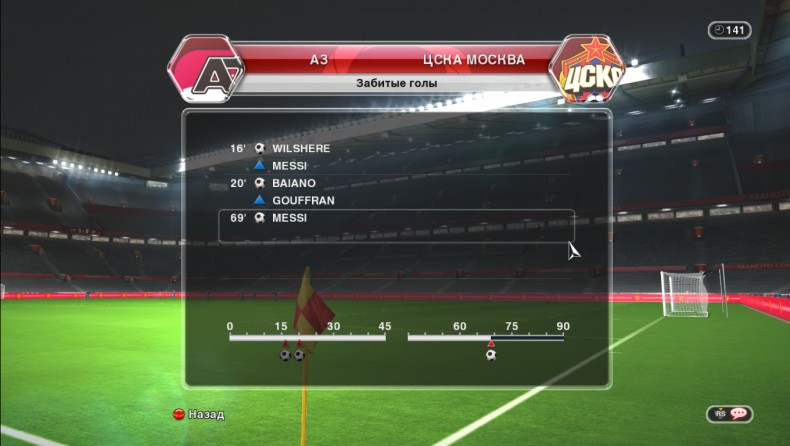Select the 69' Messi goal row
This screenshot has height=446, width=790.
click(x=396, y=218)
